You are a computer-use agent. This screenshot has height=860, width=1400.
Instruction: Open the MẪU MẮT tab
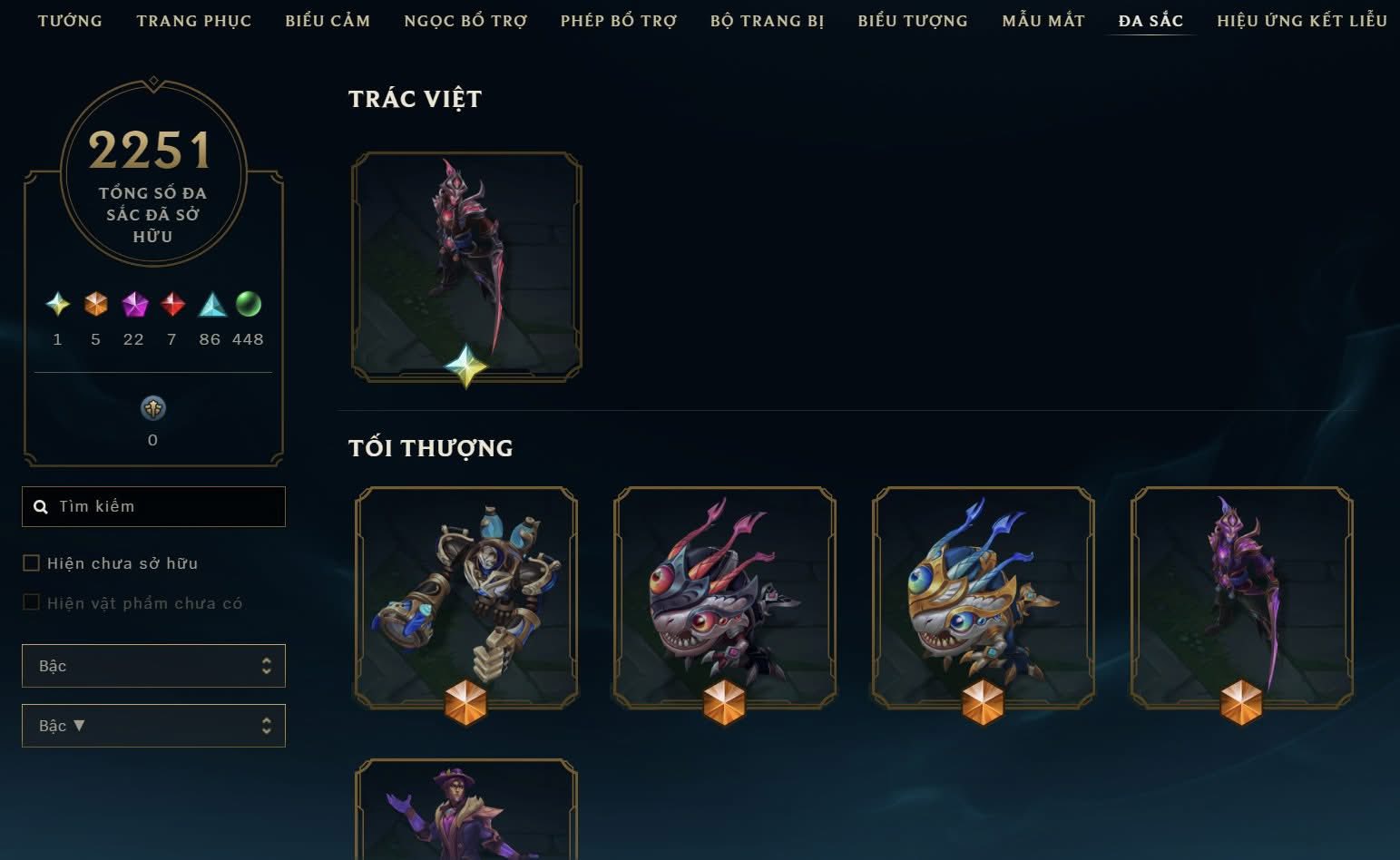click(1043, 20)
